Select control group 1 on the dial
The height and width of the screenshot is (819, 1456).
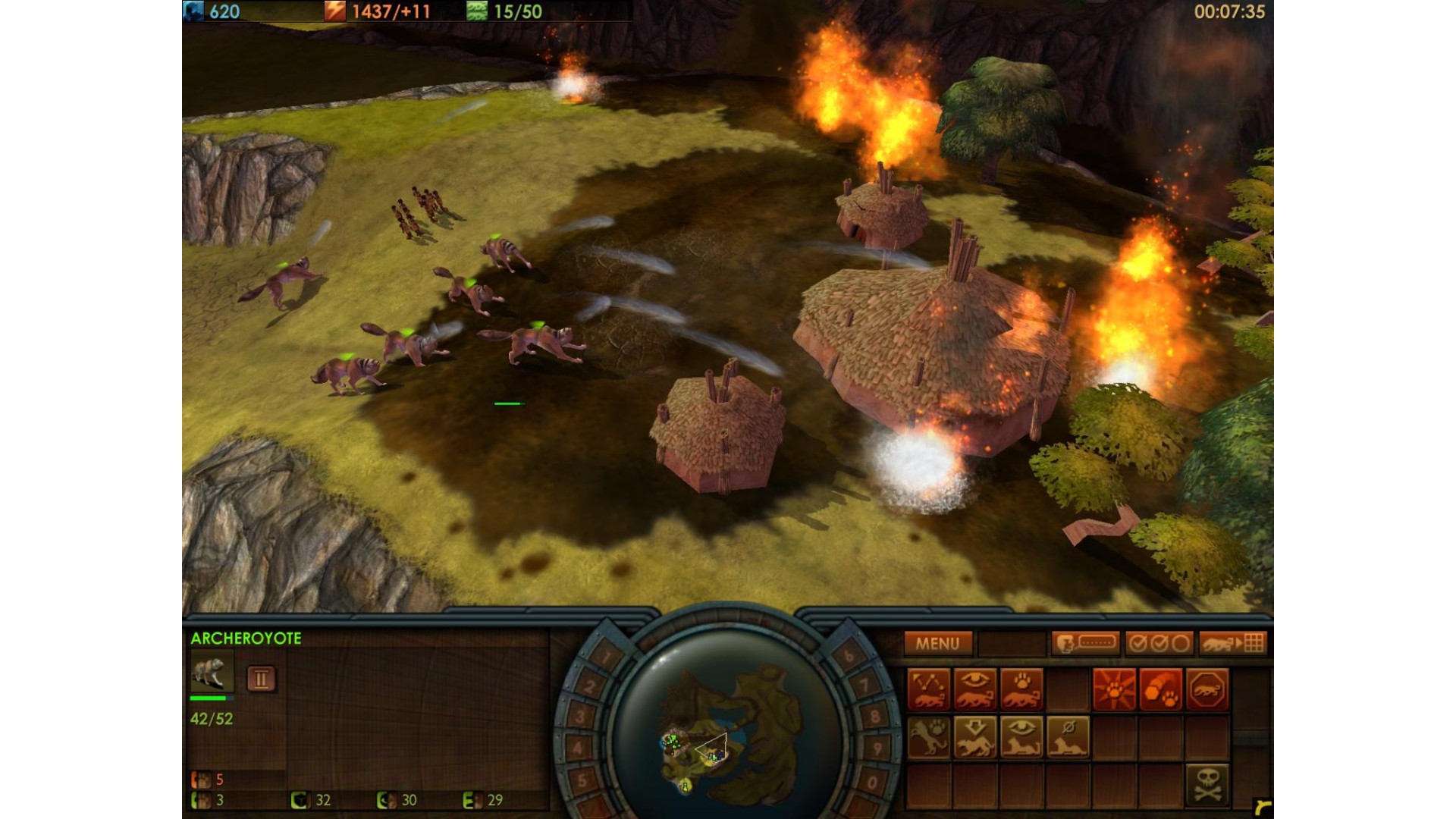point(606,655)
